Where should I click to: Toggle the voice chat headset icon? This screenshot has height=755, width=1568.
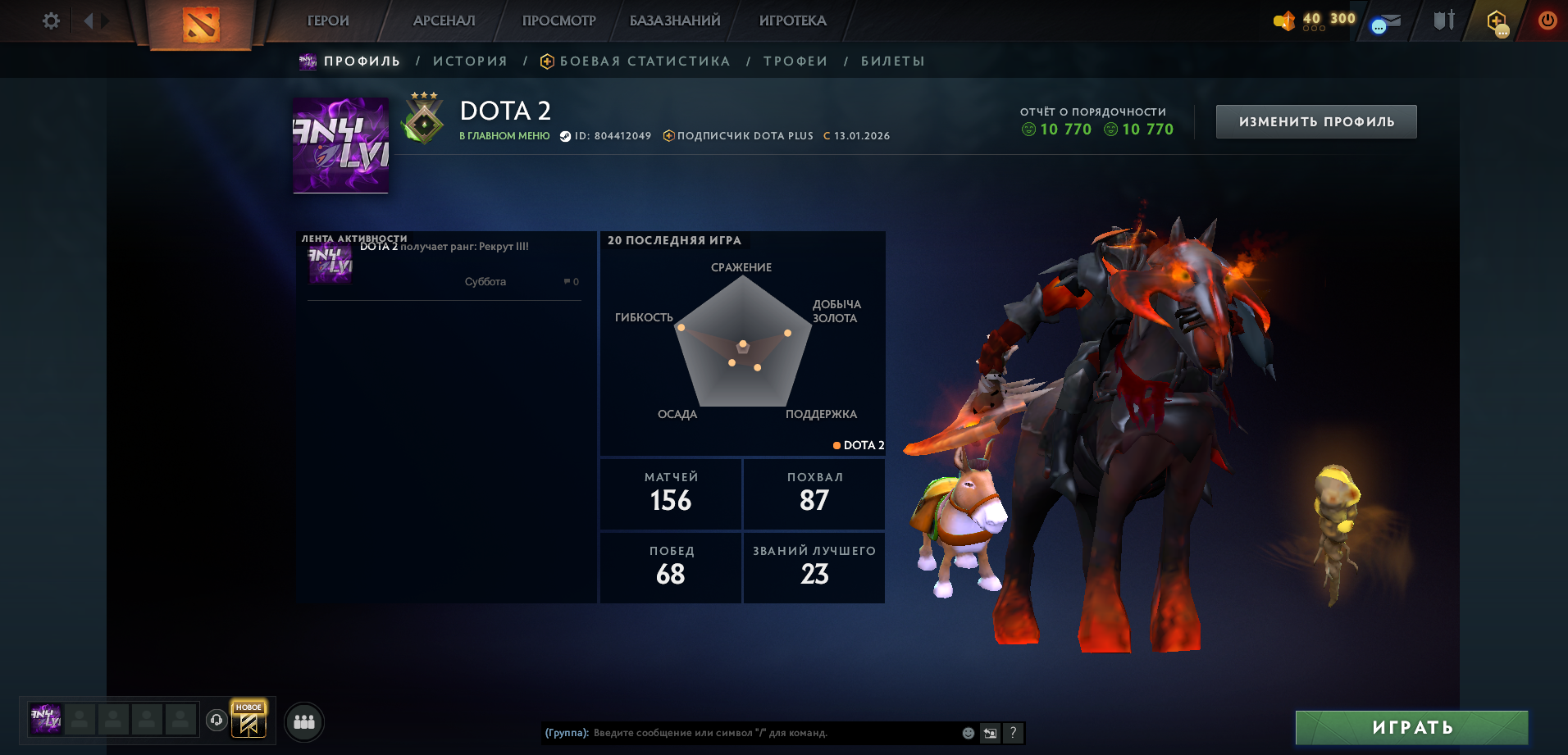tap(216, 721)
